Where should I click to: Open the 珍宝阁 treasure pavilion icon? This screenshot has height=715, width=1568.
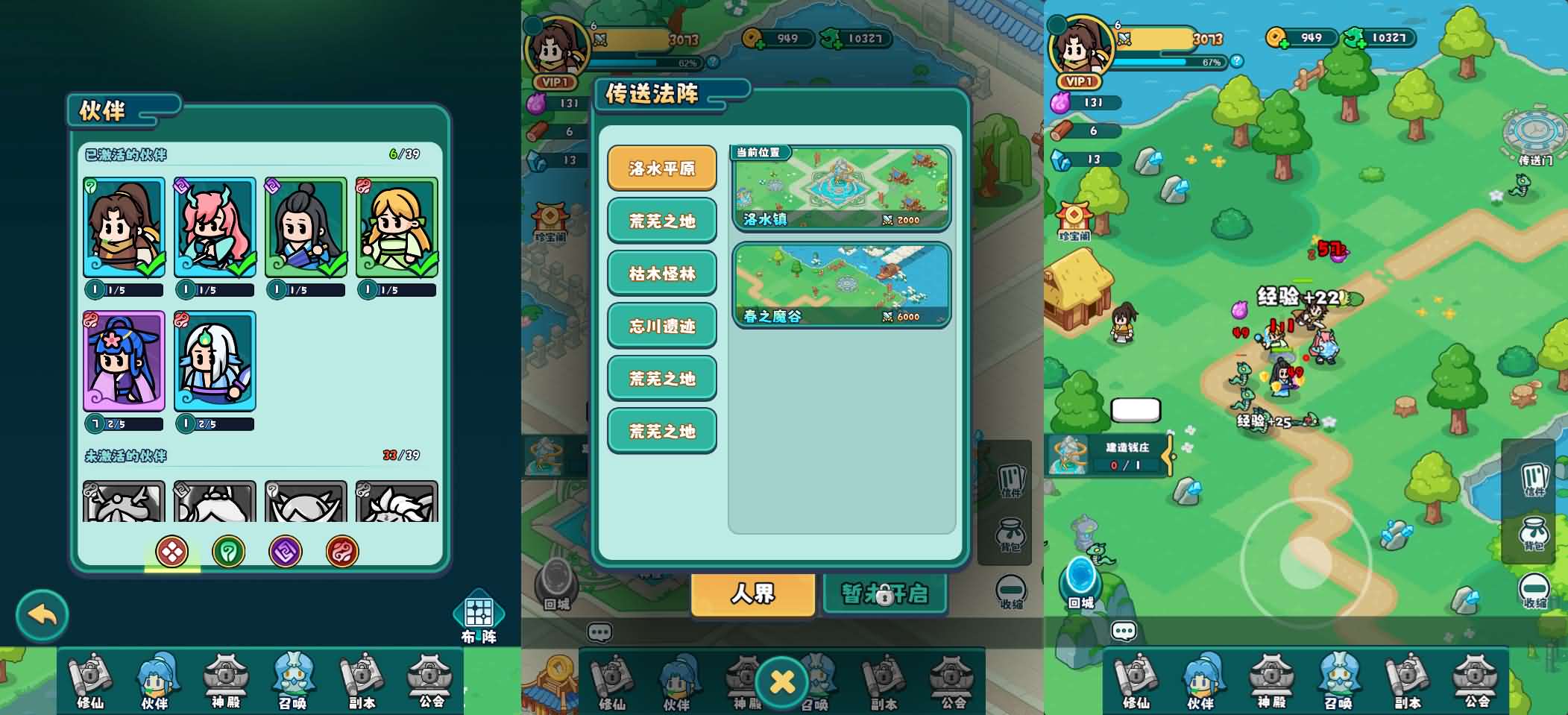point(1074,216)
